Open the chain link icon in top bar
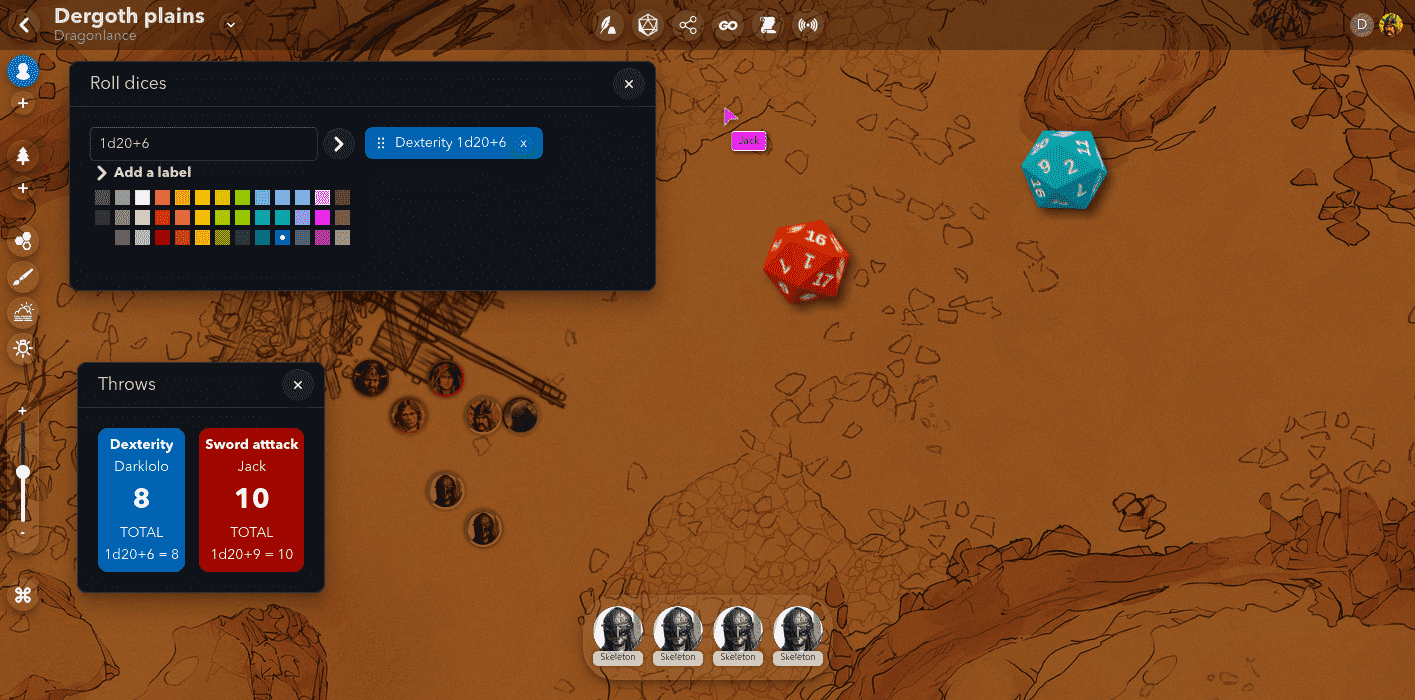This screenshot has height=700, width=1415. [x=728, y=26]
